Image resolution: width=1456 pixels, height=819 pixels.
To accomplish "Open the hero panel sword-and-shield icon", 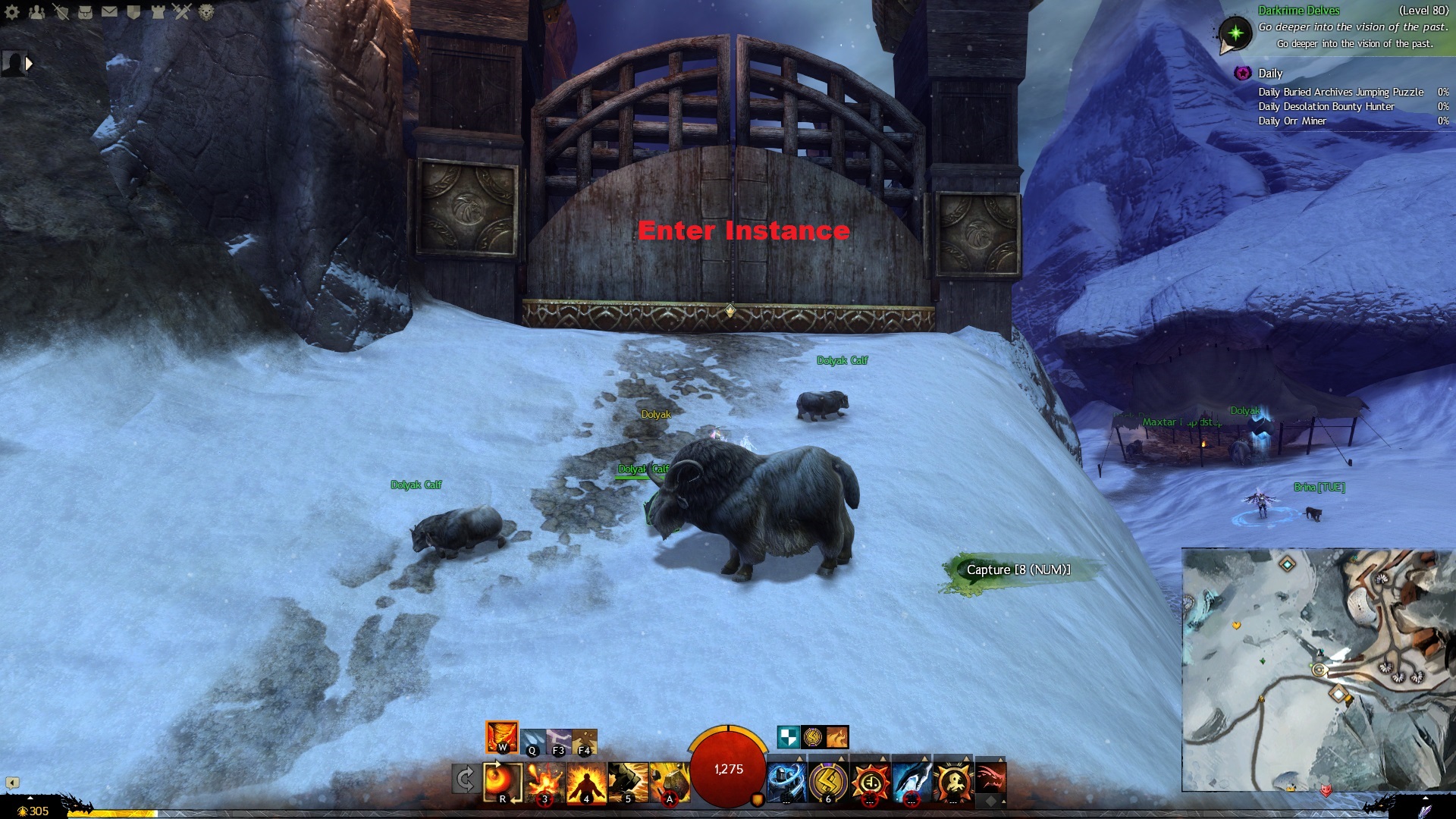I will pyautogui.click(x=61, y=12).
